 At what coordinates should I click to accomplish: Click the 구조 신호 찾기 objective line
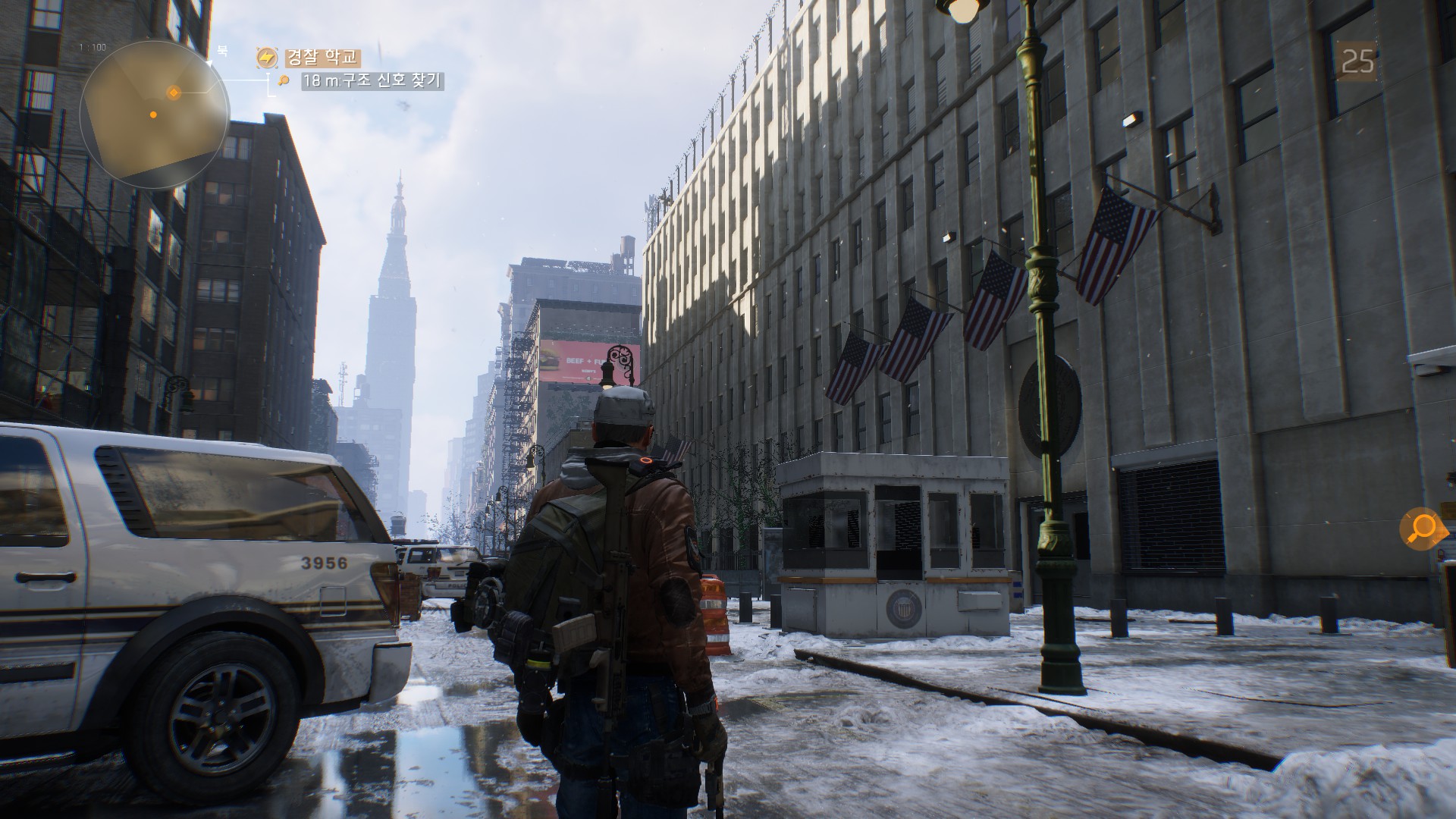pyautogui.click(x=372, y=81)
